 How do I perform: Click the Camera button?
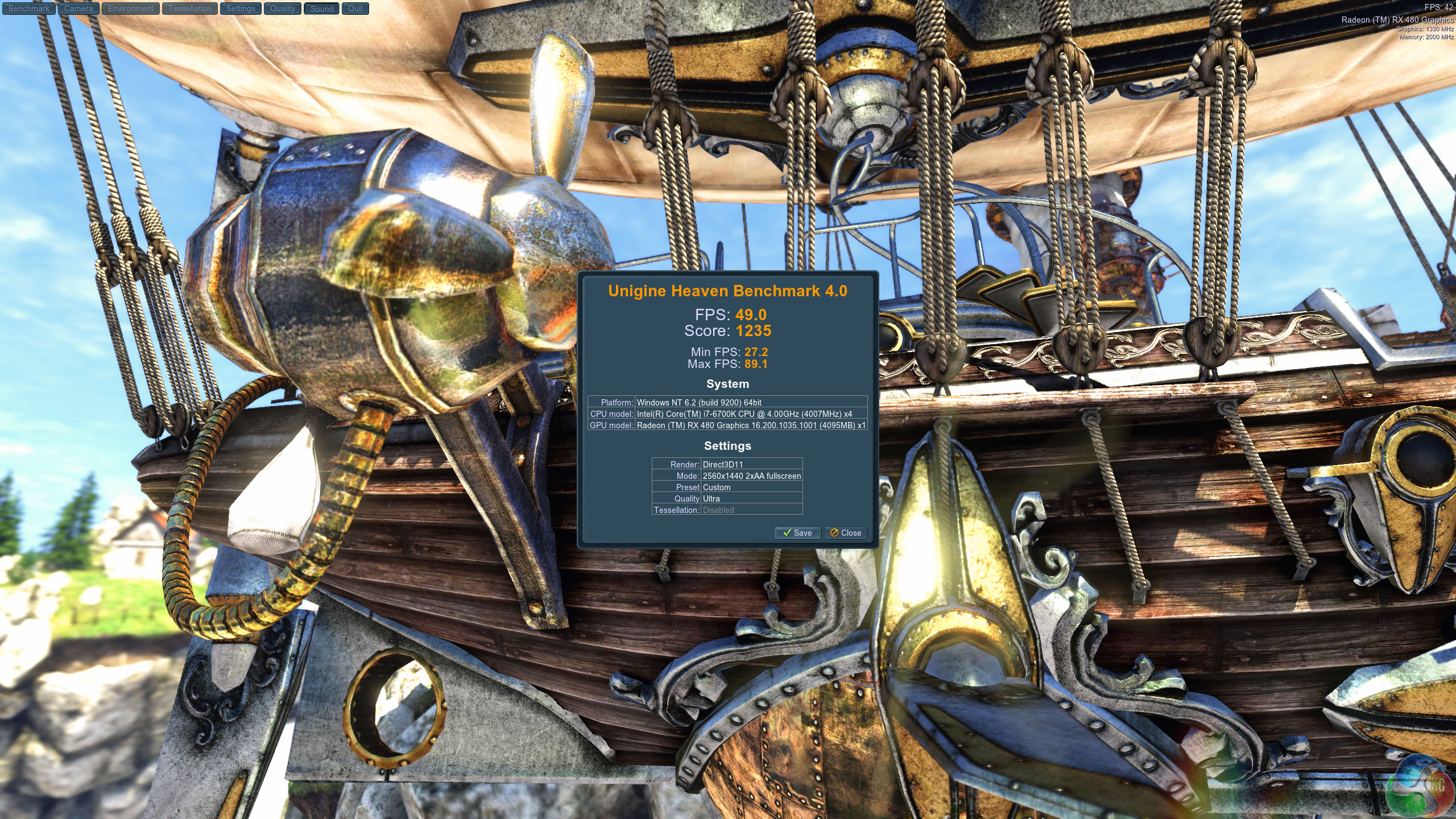pyautogui.click(x=78, y=9)
